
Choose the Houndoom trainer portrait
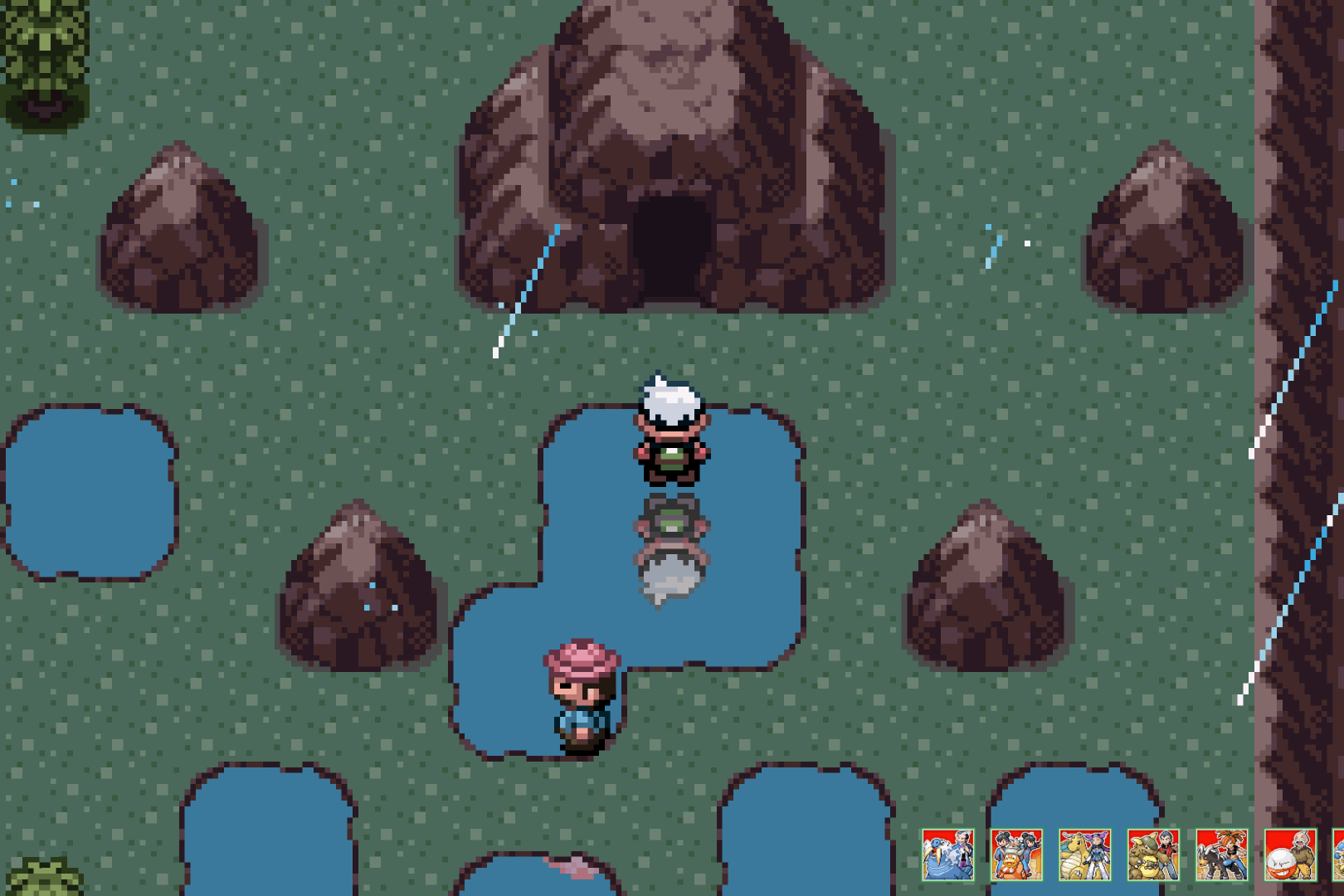[1221, 855]
